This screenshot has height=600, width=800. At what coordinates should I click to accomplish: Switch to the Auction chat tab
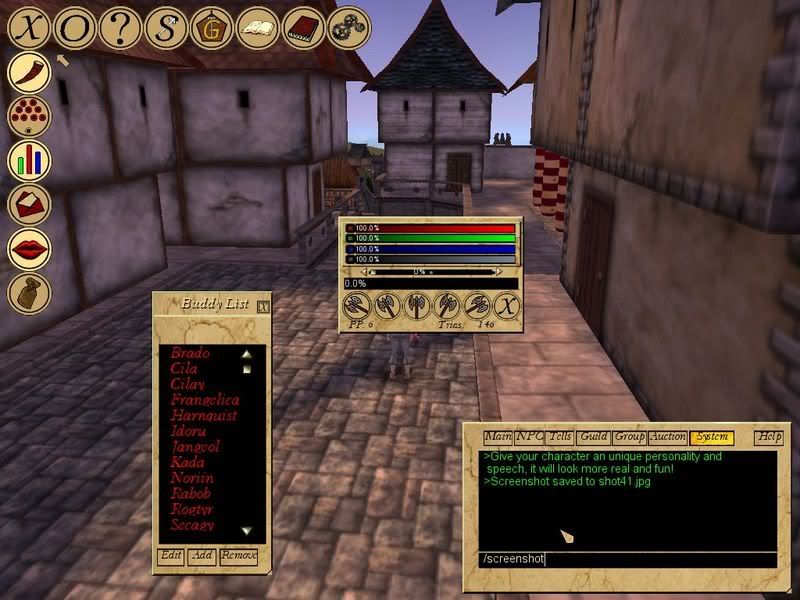click(667, 437)
